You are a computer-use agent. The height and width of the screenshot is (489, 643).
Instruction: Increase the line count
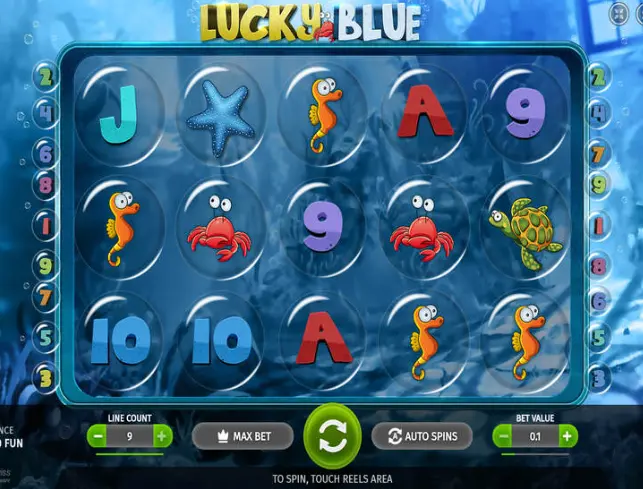click(x=162, y=436)
